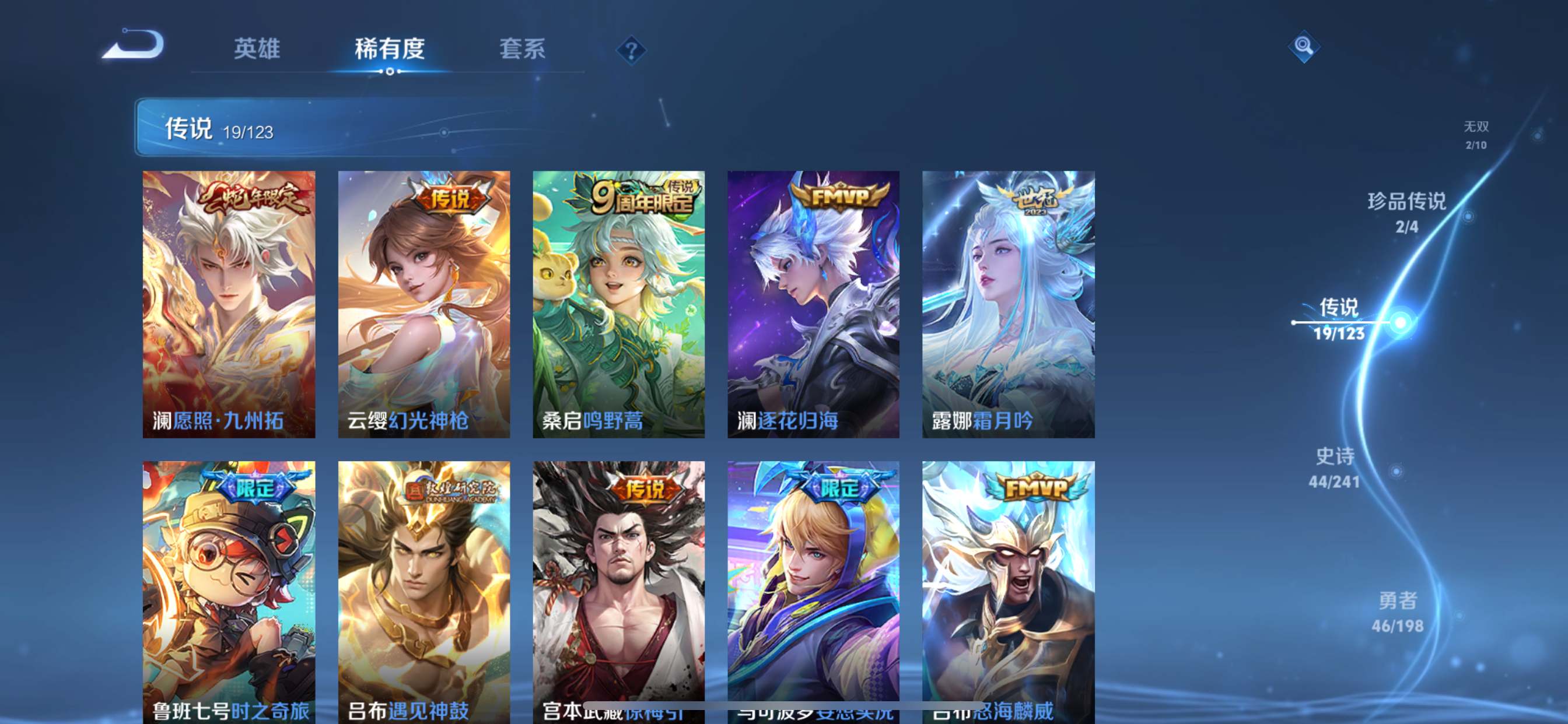
Task: View the 澜 逐花归海 skin card
Action: pos(813,304)
